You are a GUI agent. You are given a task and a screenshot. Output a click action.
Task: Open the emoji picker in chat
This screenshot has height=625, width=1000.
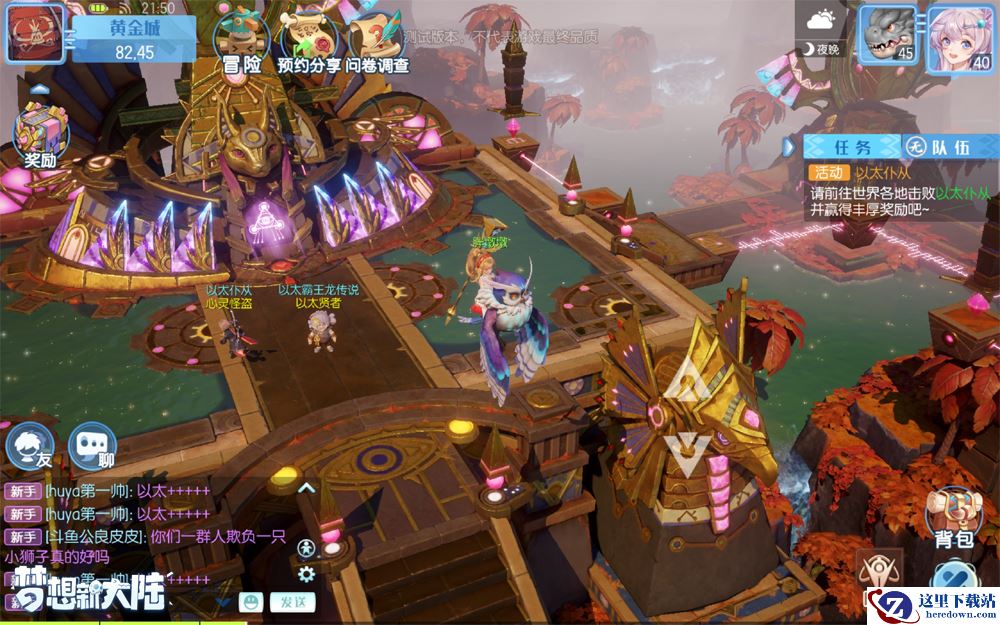[250, 601]
